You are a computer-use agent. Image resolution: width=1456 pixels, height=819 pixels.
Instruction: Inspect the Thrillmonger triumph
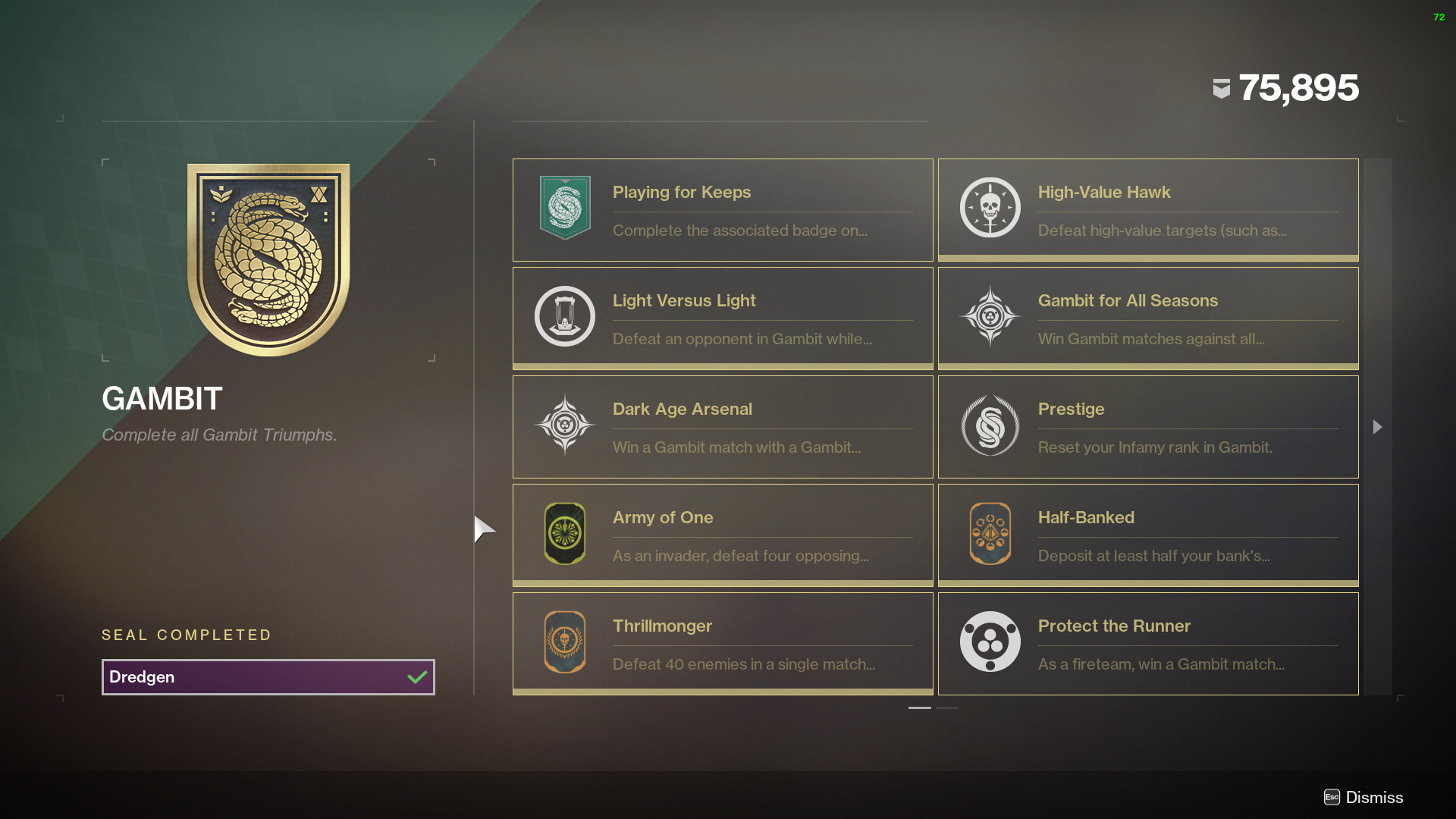click(722, 644)
